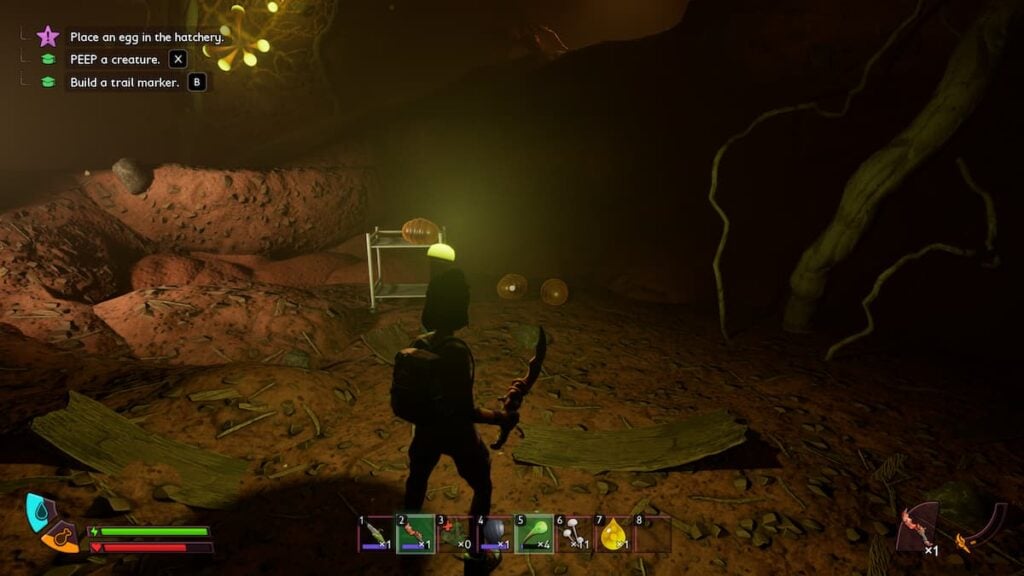The height and width of the screenshot is (576, 1024).
Task: Click the drumstick hunger icon
Action: click(60, 537)
